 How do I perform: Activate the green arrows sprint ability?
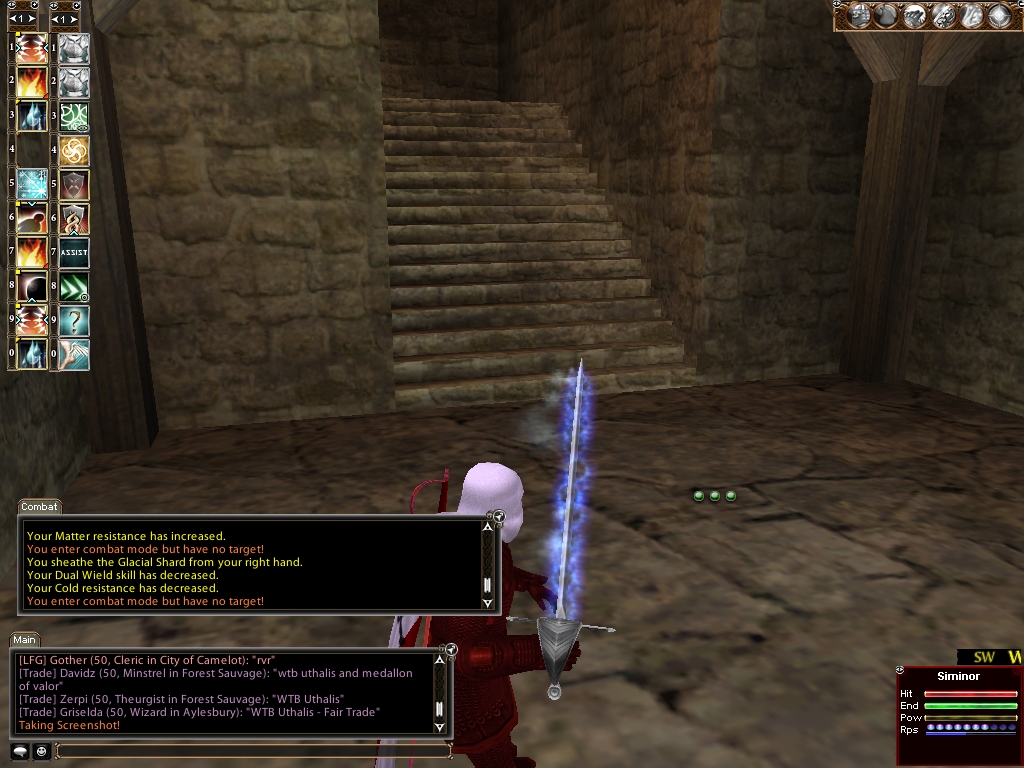(74, 287)
